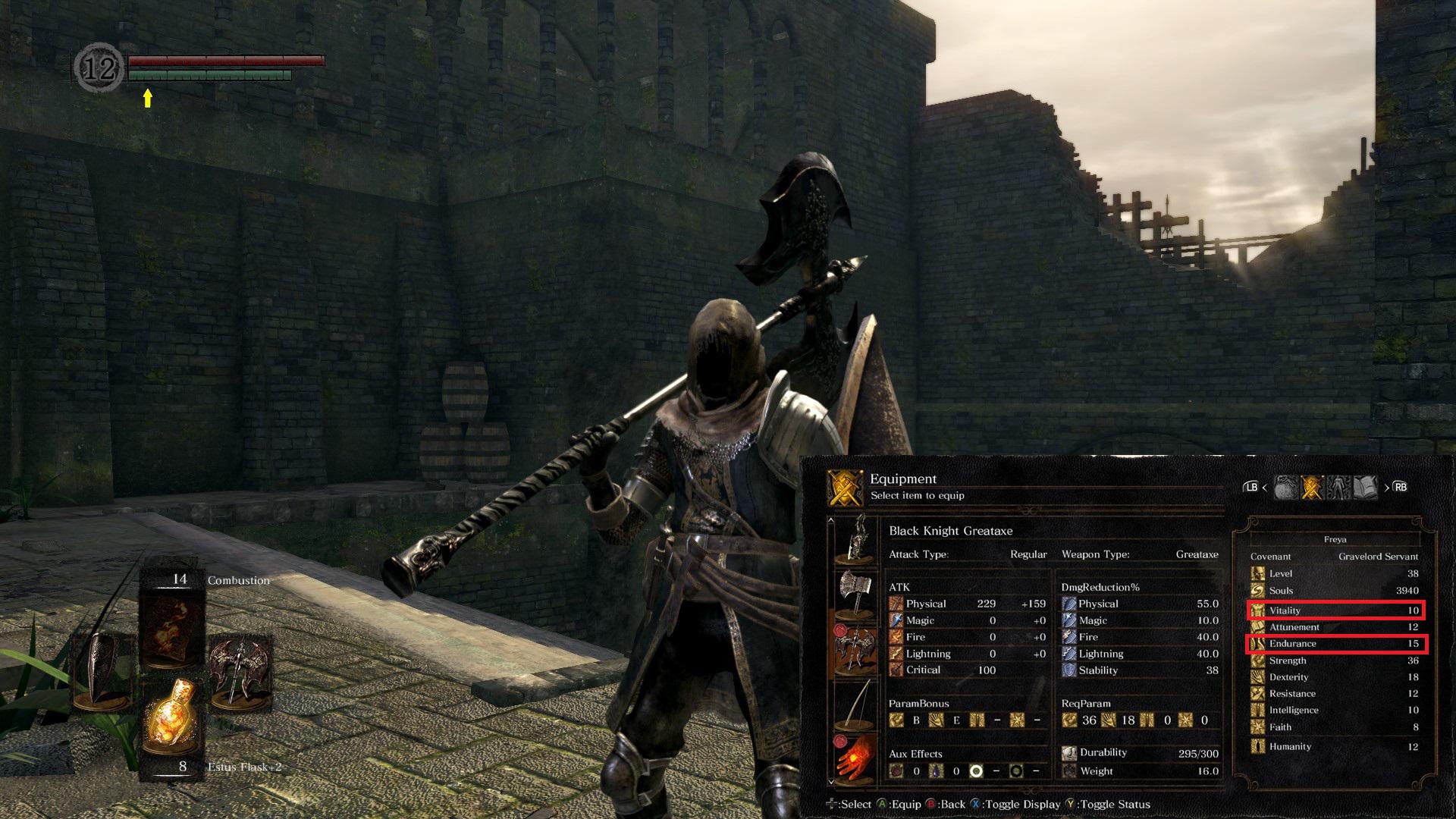This screenshot has height=819, width=1456.
Task: Switch to the armor category tab
Action: click(x=1338, y=486)
